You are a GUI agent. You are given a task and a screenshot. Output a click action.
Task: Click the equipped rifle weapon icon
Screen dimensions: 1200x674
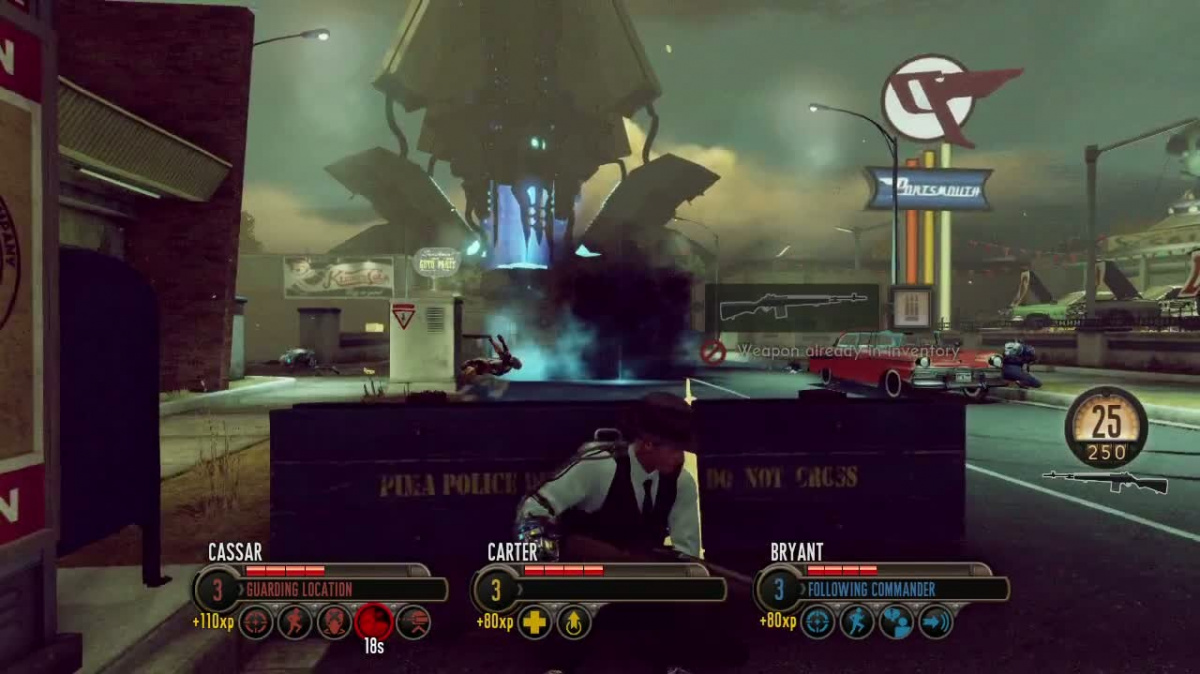[1104, 482]
